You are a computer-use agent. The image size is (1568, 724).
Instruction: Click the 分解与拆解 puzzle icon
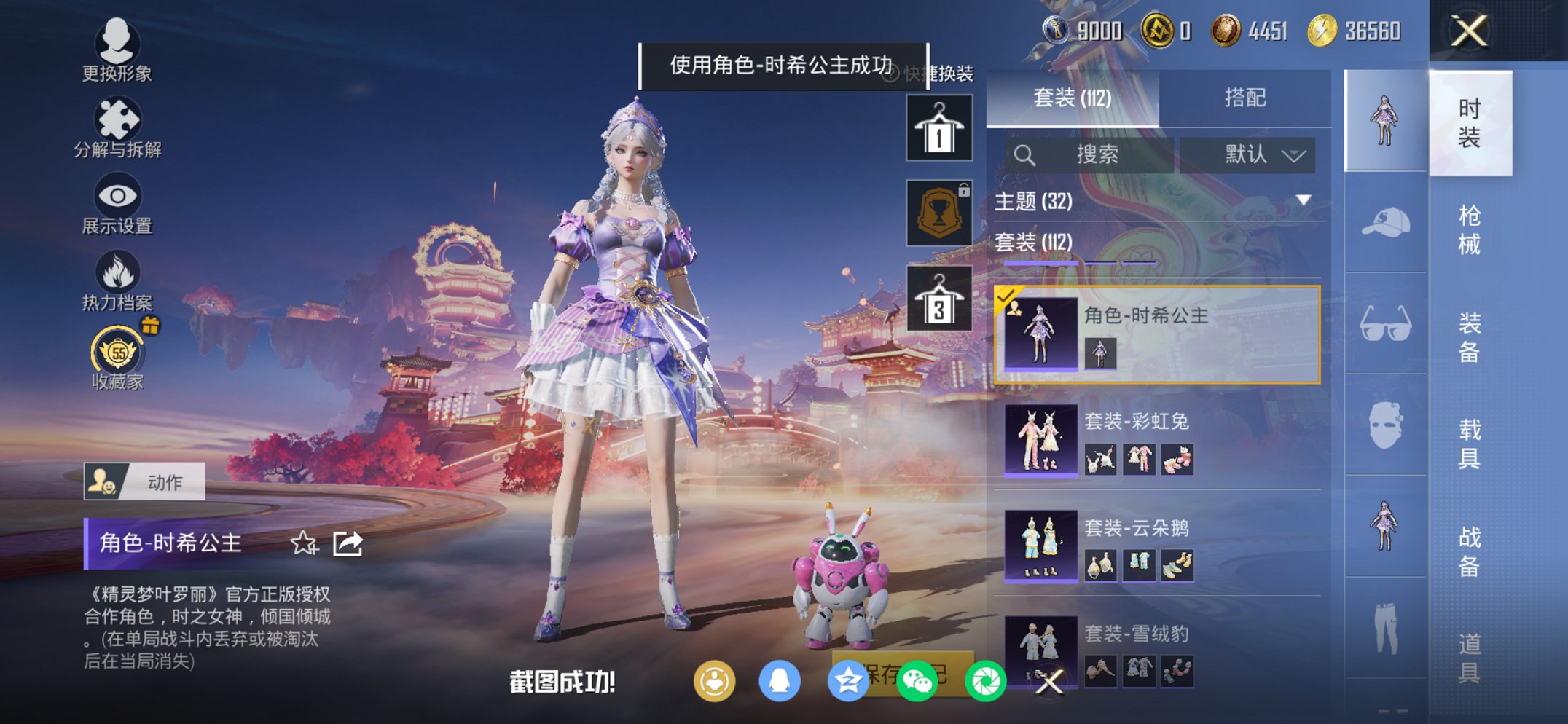117,120
